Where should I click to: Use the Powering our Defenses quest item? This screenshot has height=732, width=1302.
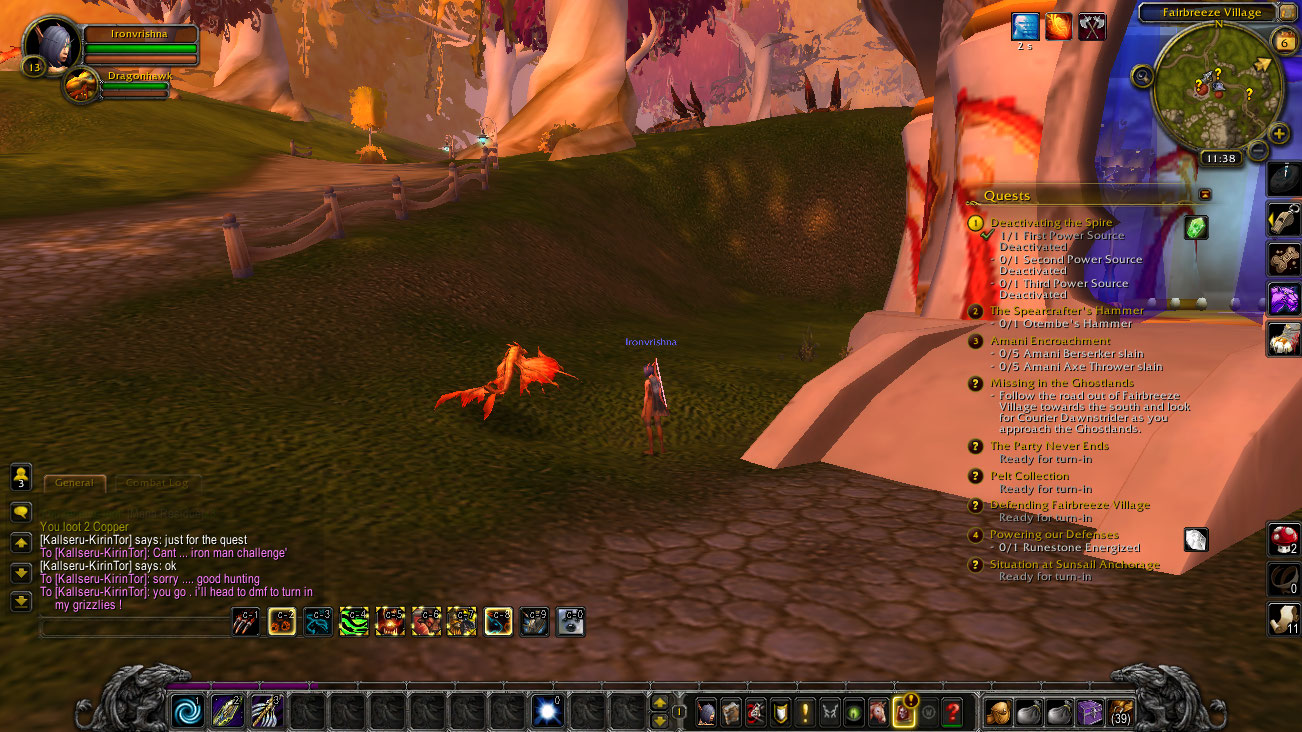click(1196, 540)
